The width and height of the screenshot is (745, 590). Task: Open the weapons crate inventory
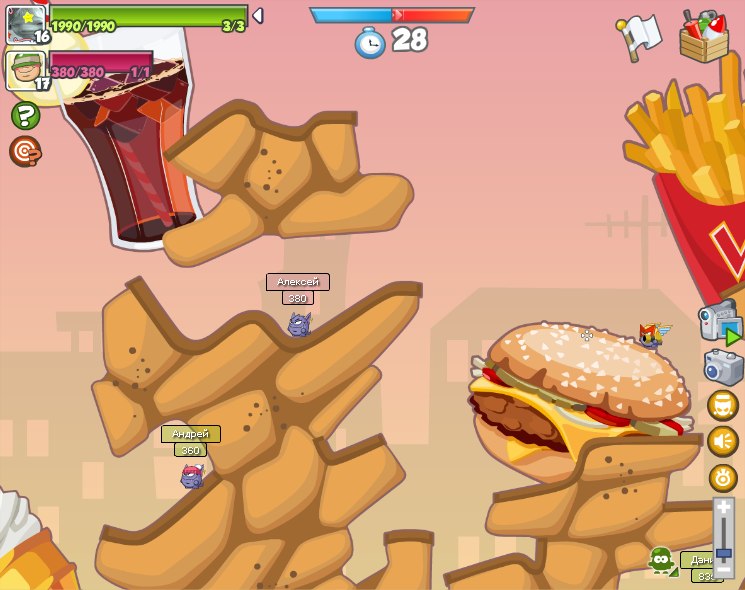[703, 38]
